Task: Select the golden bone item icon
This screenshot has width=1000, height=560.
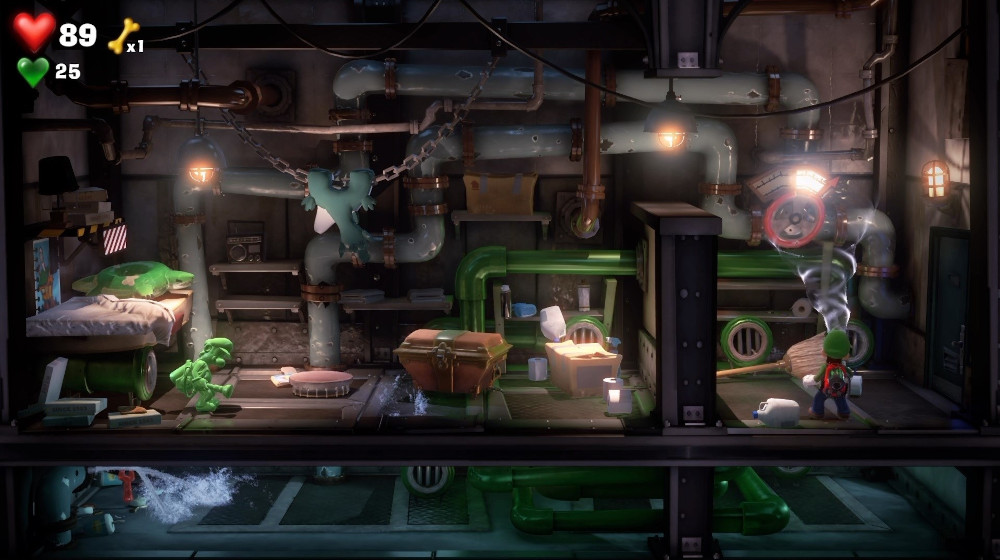Action: [121, 36]
